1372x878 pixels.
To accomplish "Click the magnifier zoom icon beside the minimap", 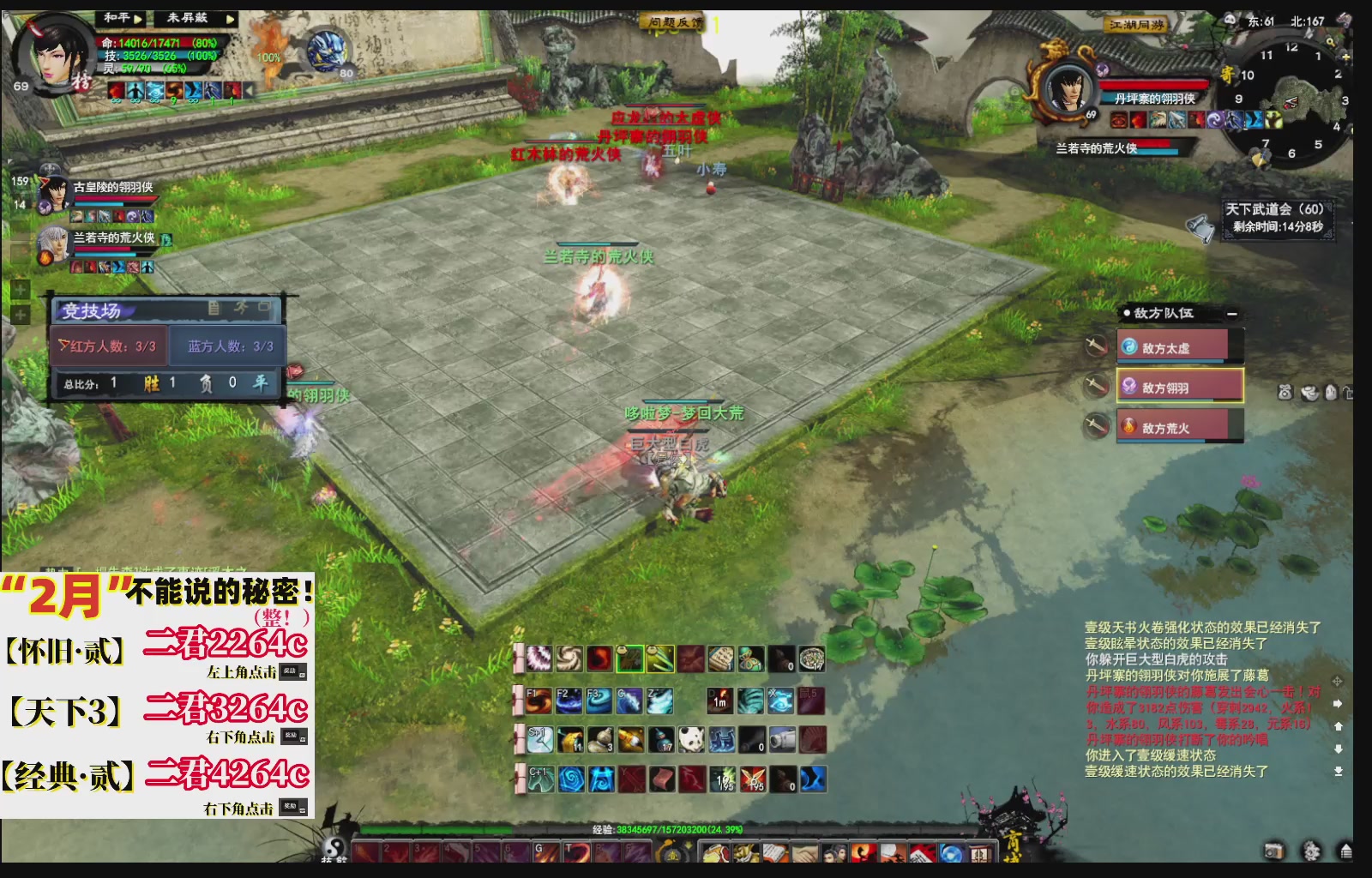I will point(1332,42).
